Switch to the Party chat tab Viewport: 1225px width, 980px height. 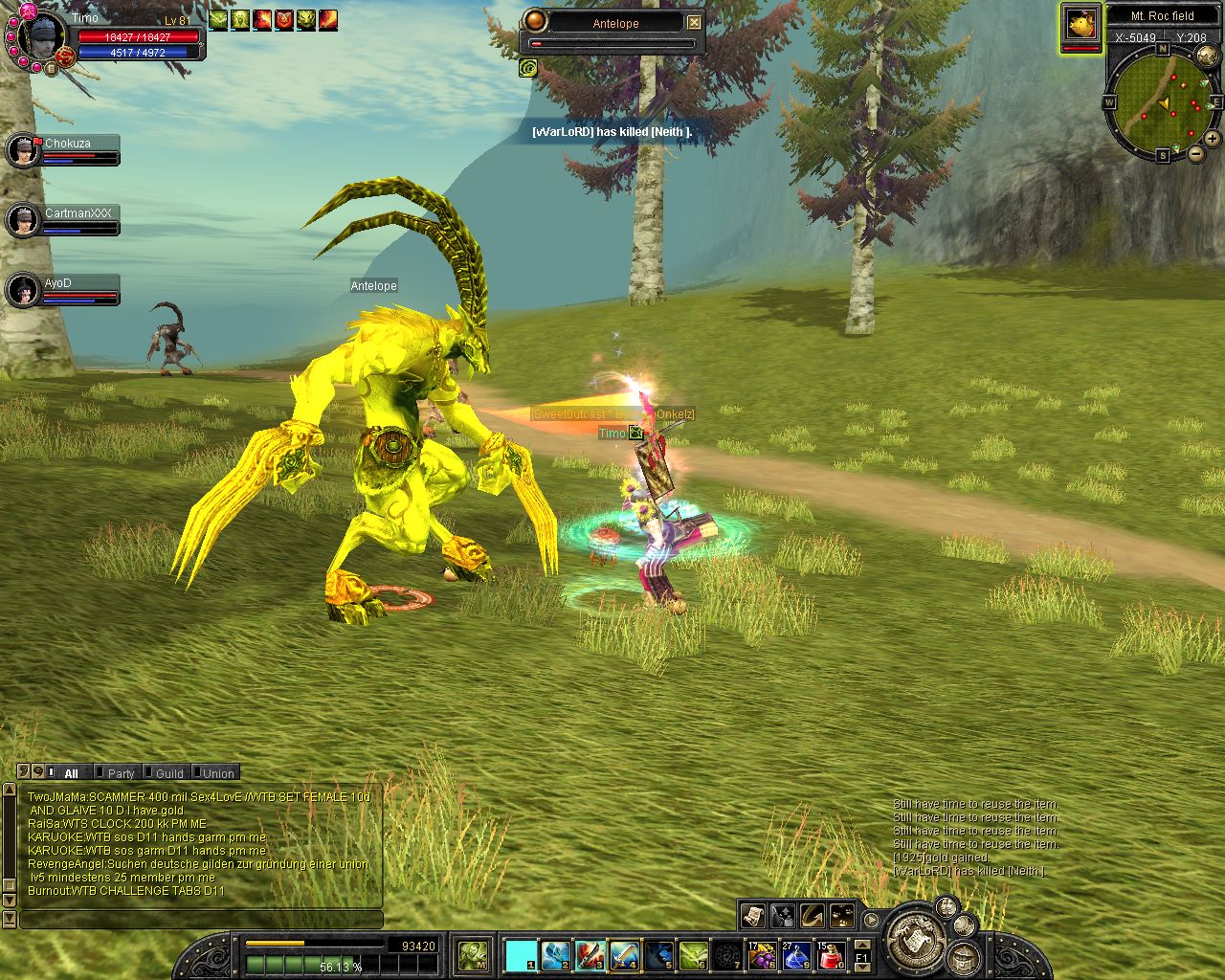point(121,773)
